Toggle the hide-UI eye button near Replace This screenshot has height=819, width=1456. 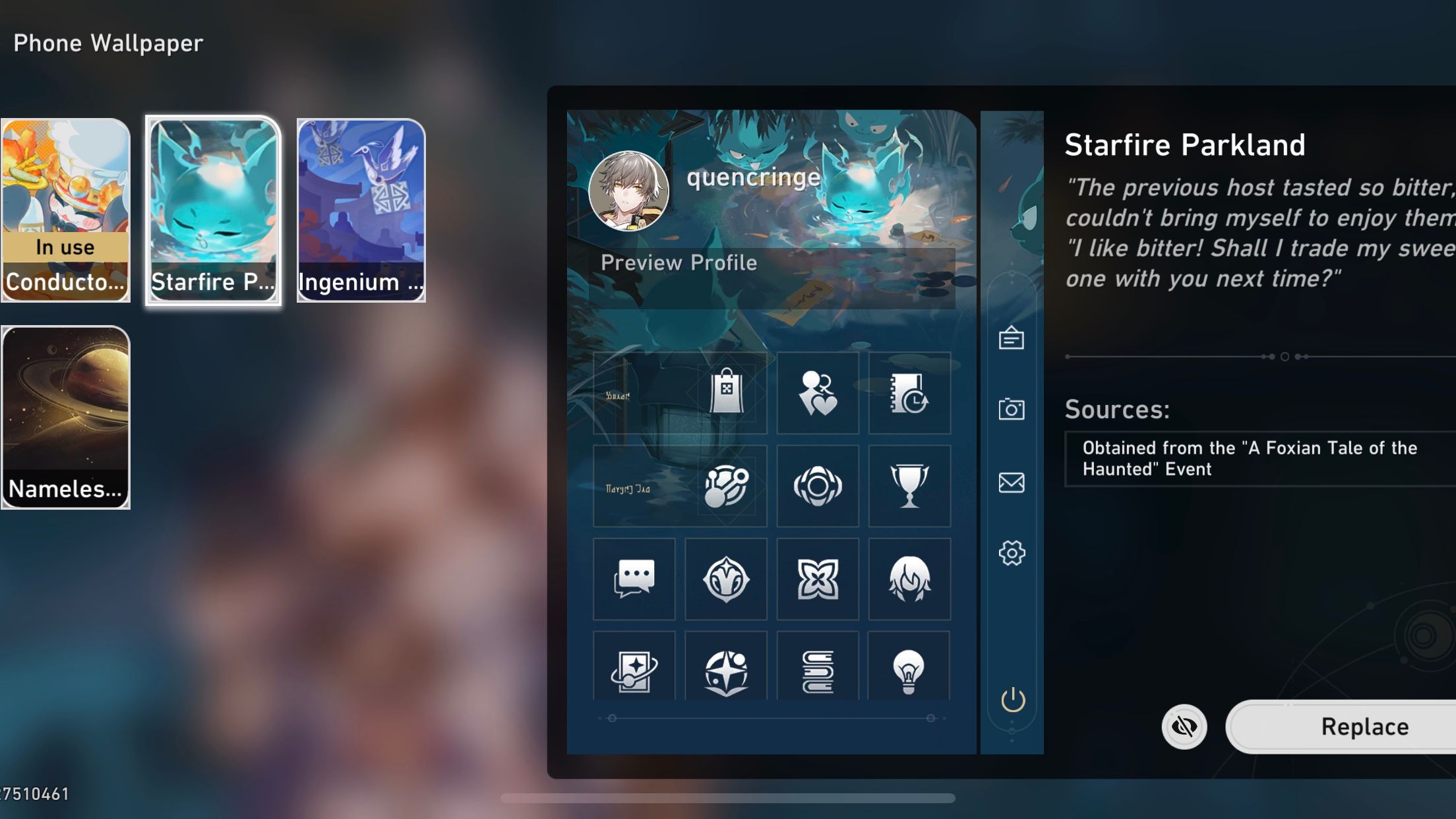1184,727
